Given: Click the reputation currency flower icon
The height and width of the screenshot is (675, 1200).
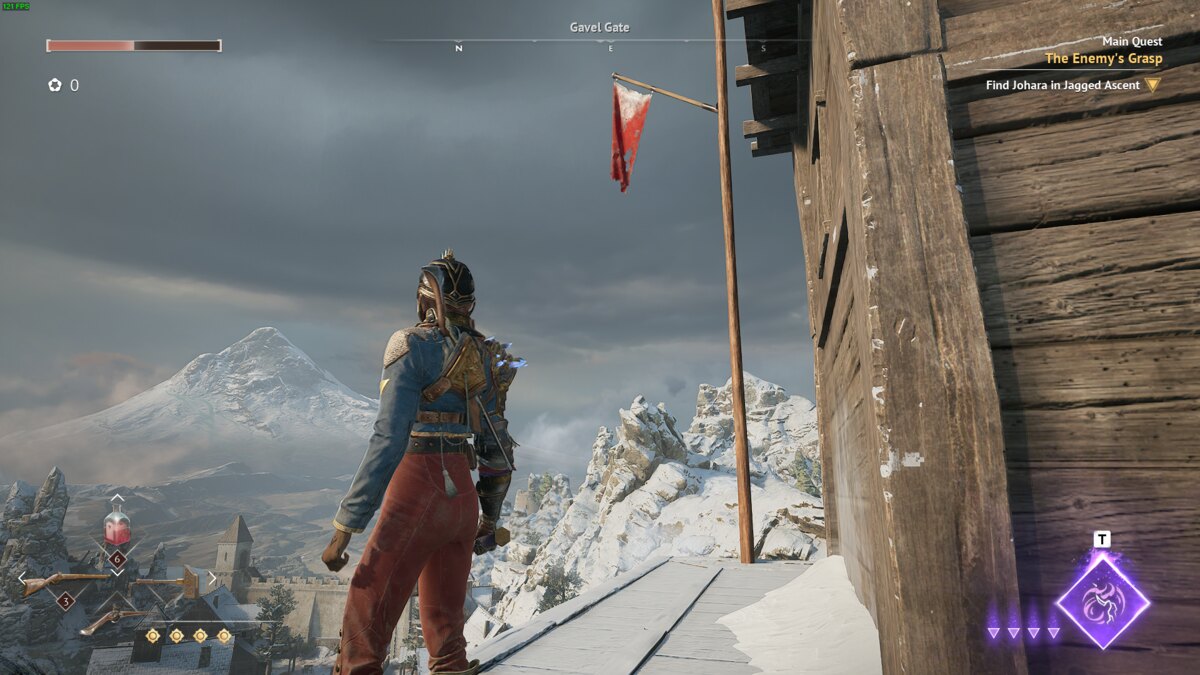Looking at the screenshot, I should [55, 86].
